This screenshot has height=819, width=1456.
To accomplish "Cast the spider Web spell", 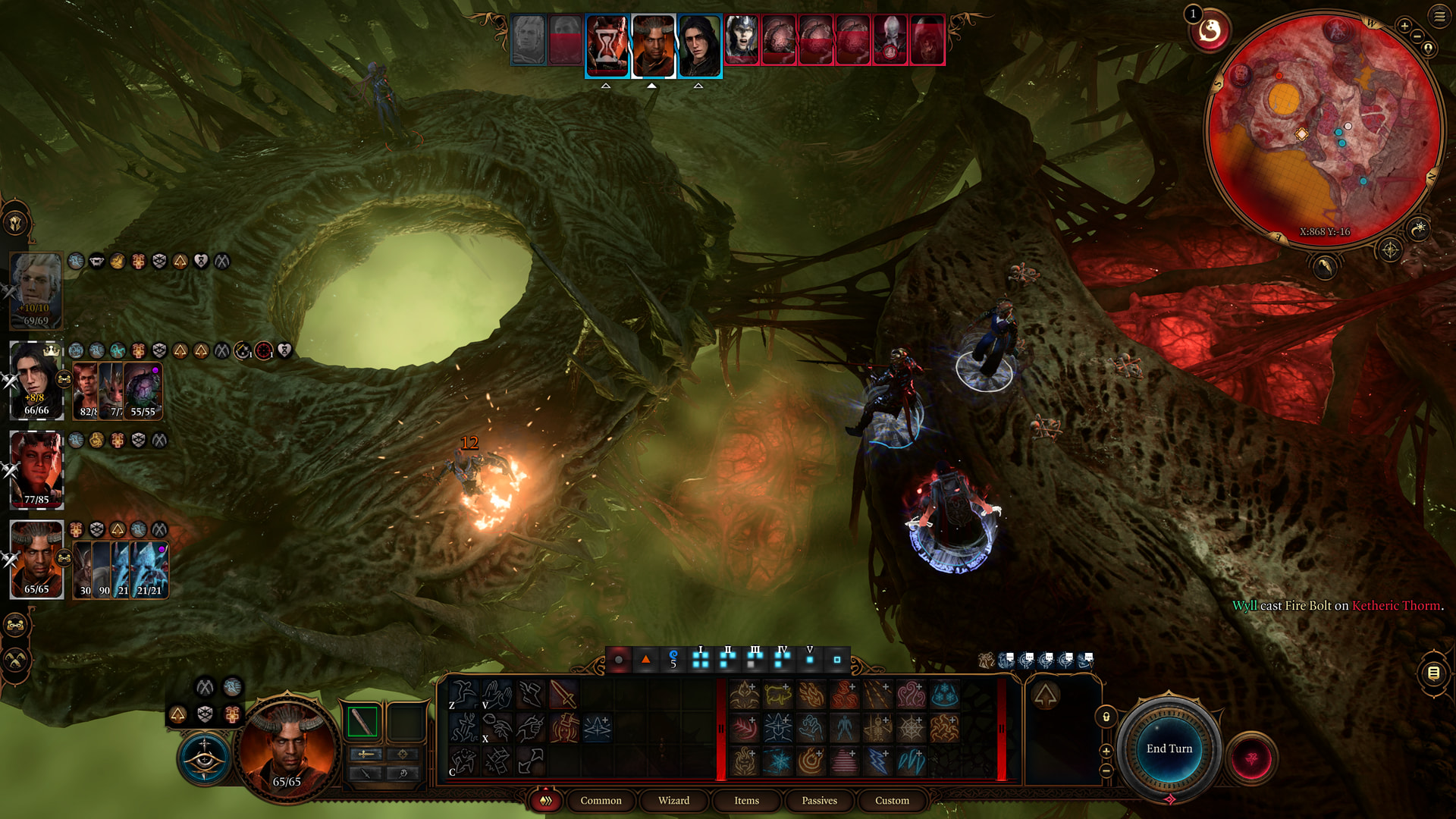I will pos(911,728).
